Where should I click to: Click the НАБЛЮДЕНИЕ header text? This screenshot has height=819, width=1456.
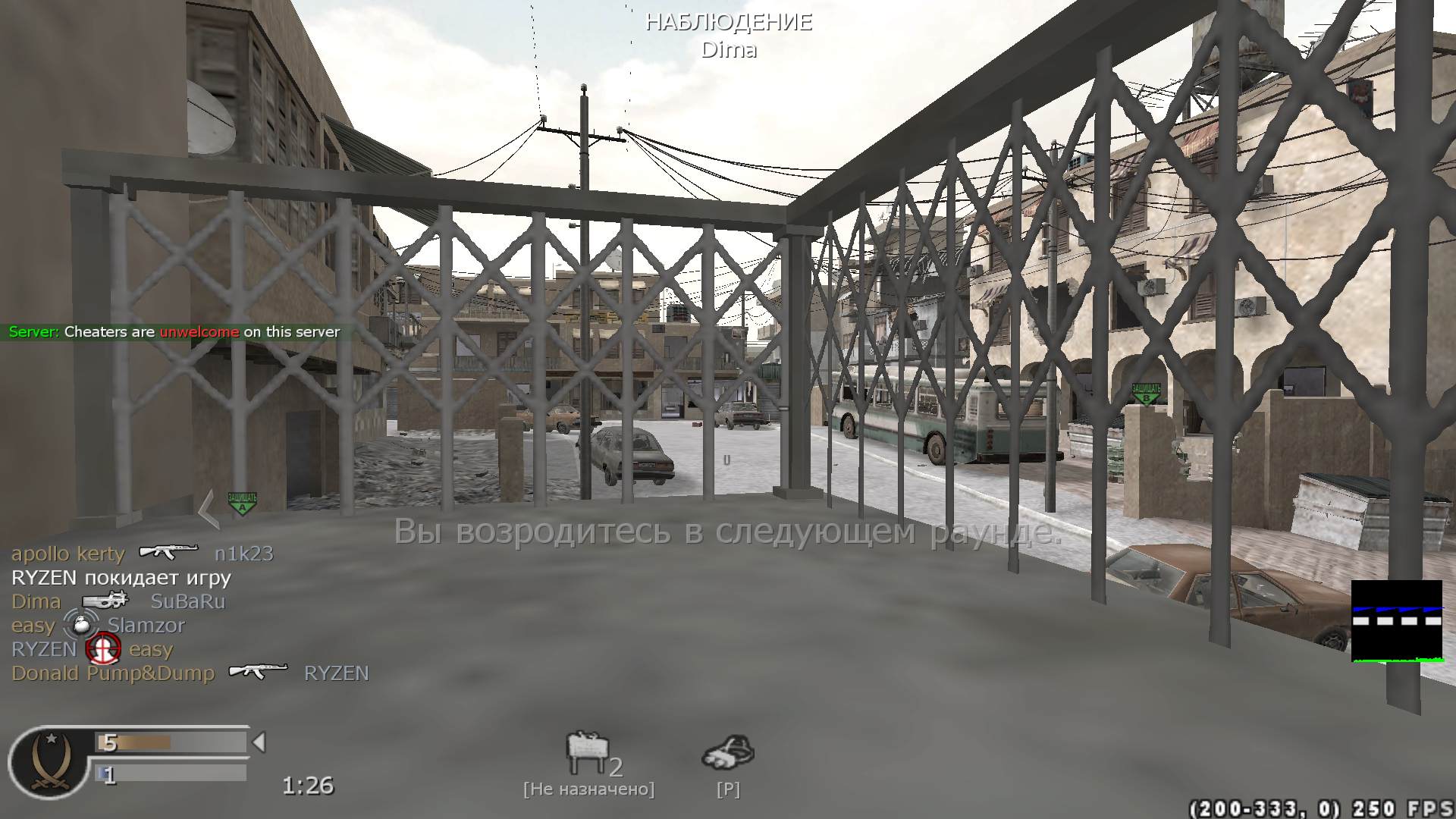coord(729,22)
